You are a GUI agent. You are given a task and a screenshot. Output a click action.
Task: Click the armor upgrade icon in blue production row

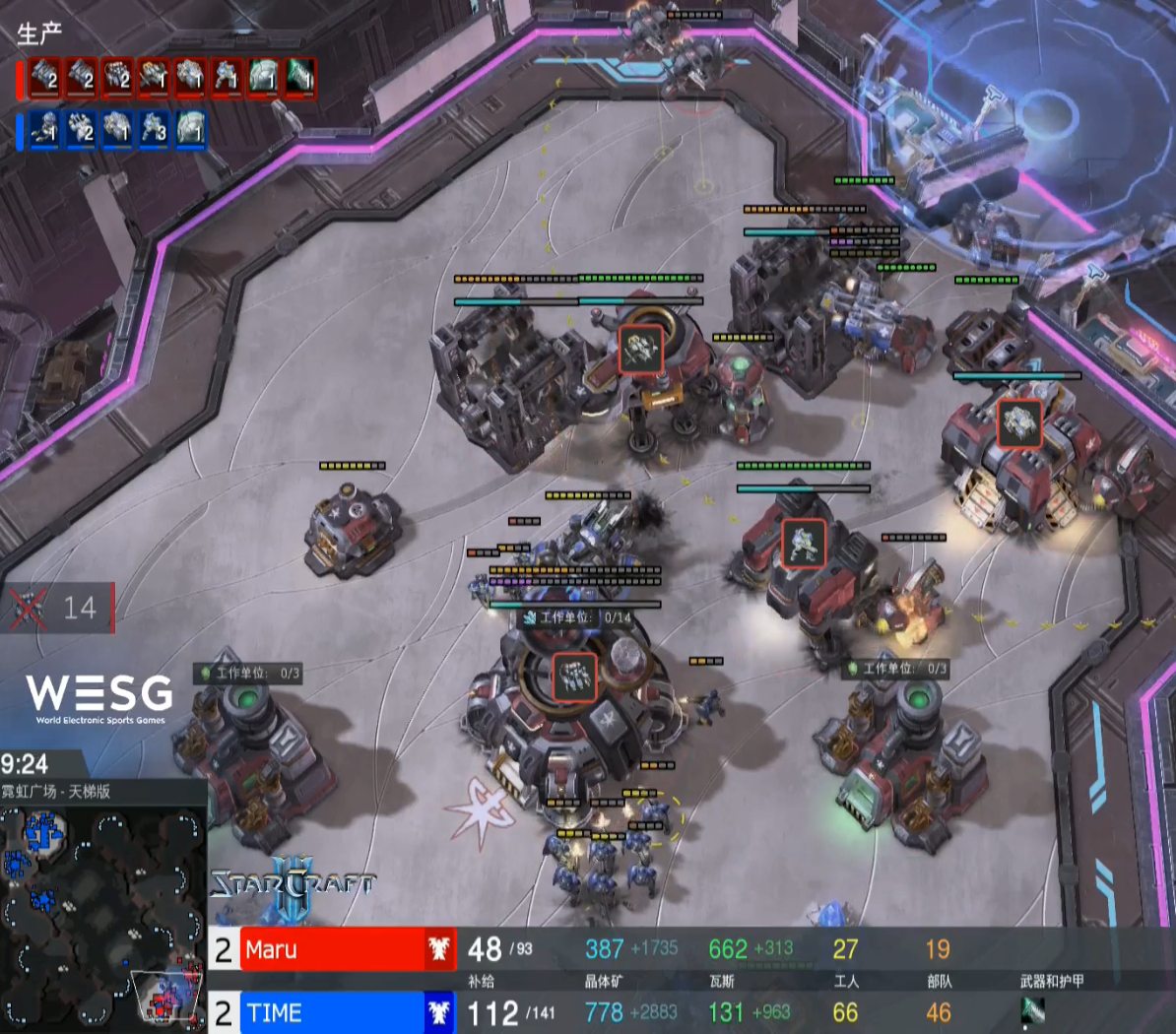pos(190,130)
